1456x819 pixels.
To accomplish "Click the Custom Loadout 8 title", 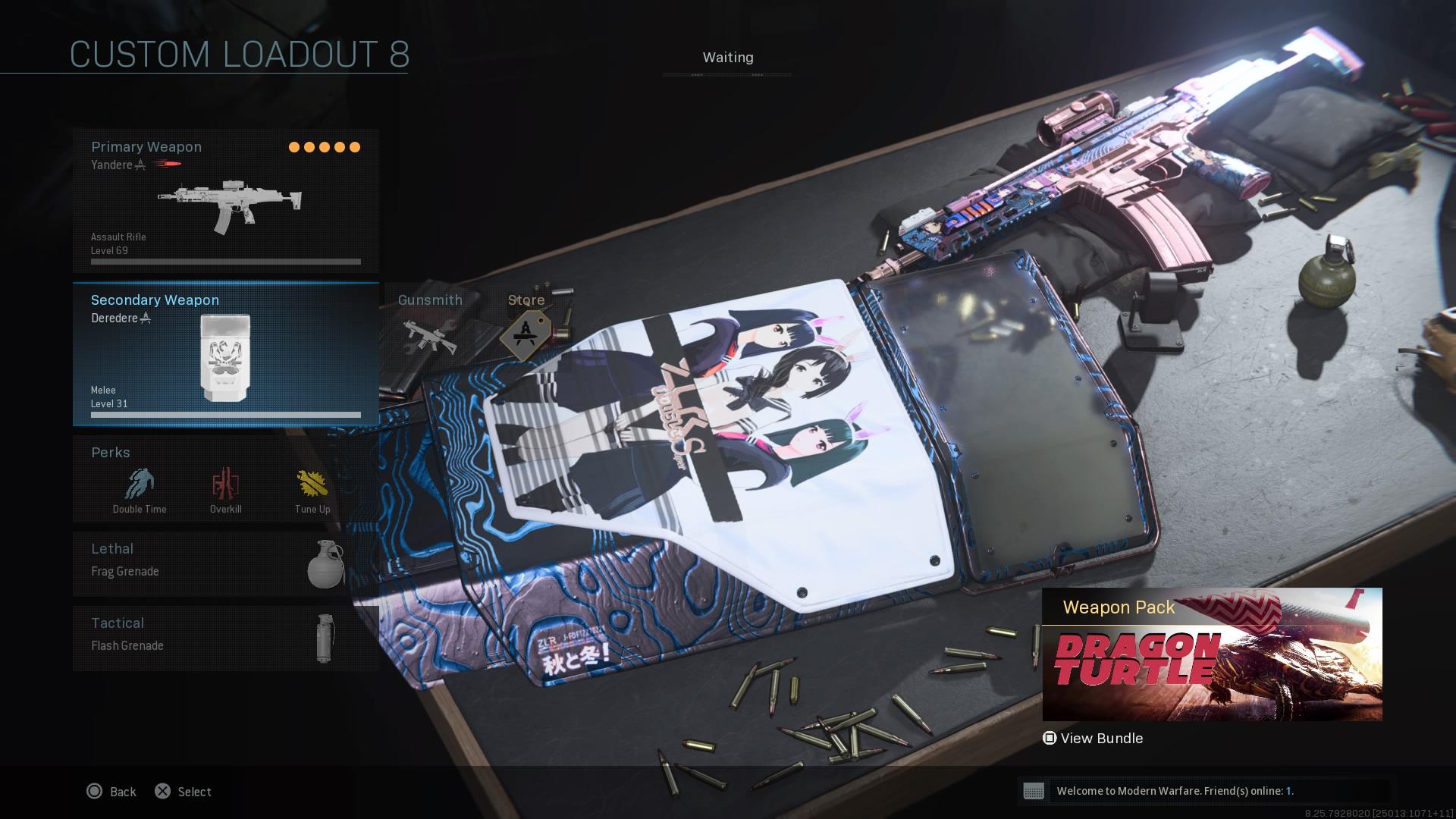I will [239, 55].
